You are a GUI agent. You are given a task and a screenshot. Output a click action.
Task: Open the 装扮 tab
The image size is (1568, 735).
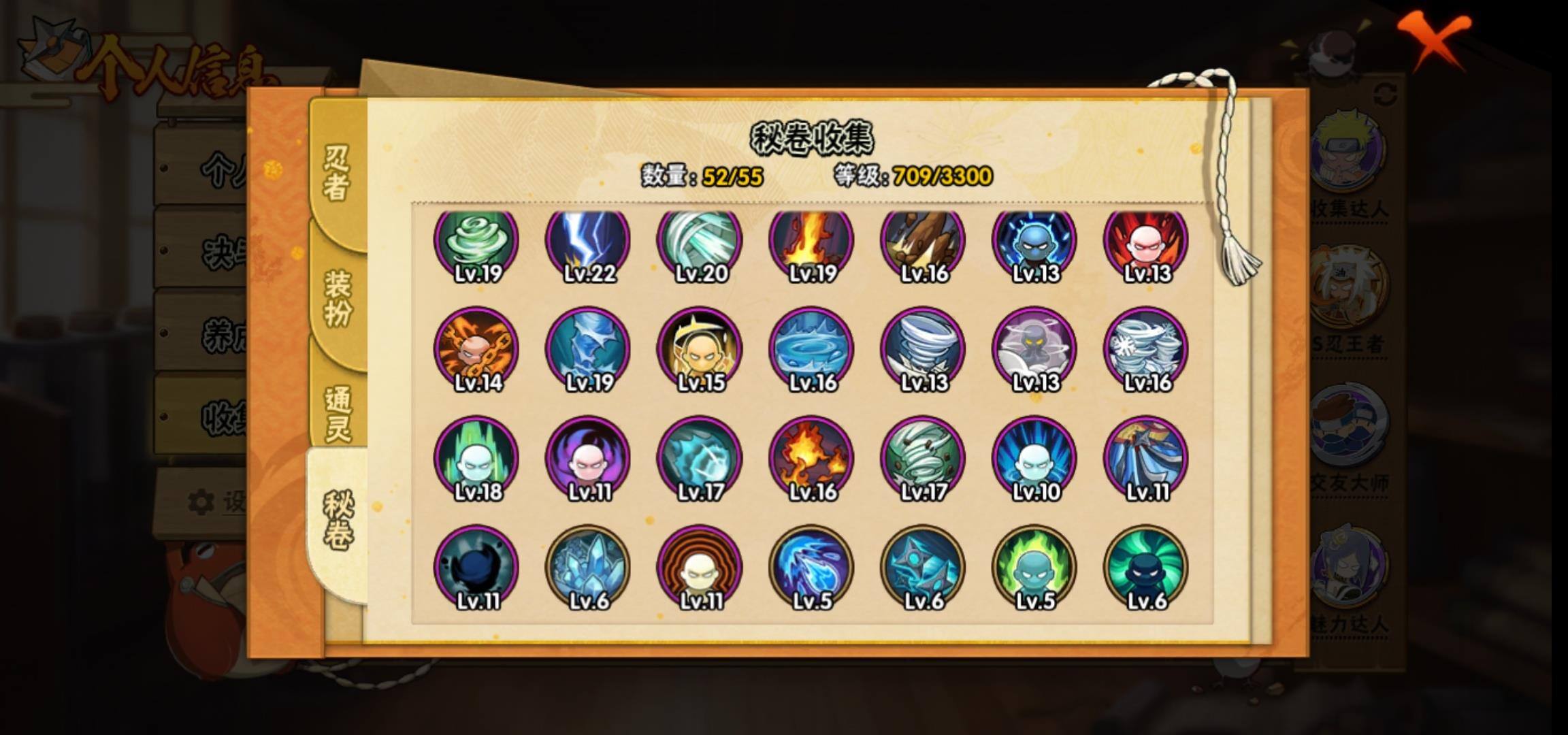[x=338, y=298]
